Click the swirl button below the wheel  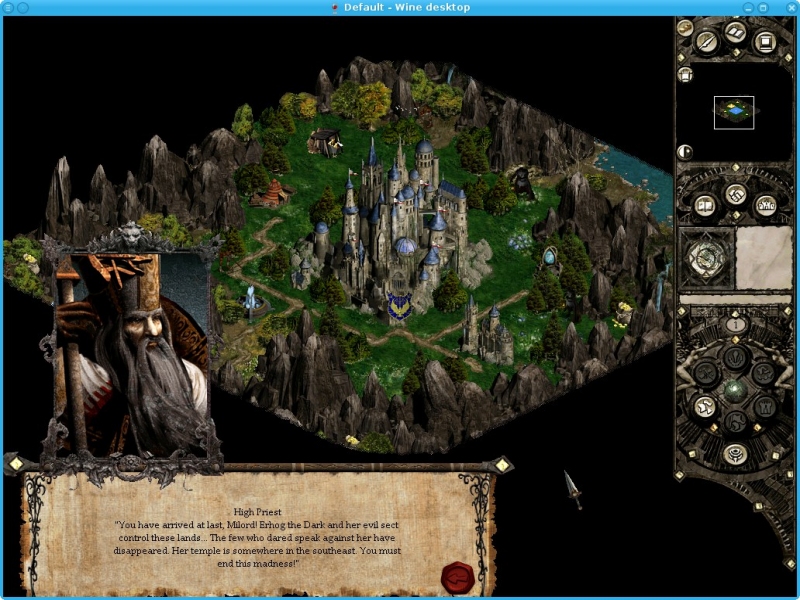click(x=736, y=454)
